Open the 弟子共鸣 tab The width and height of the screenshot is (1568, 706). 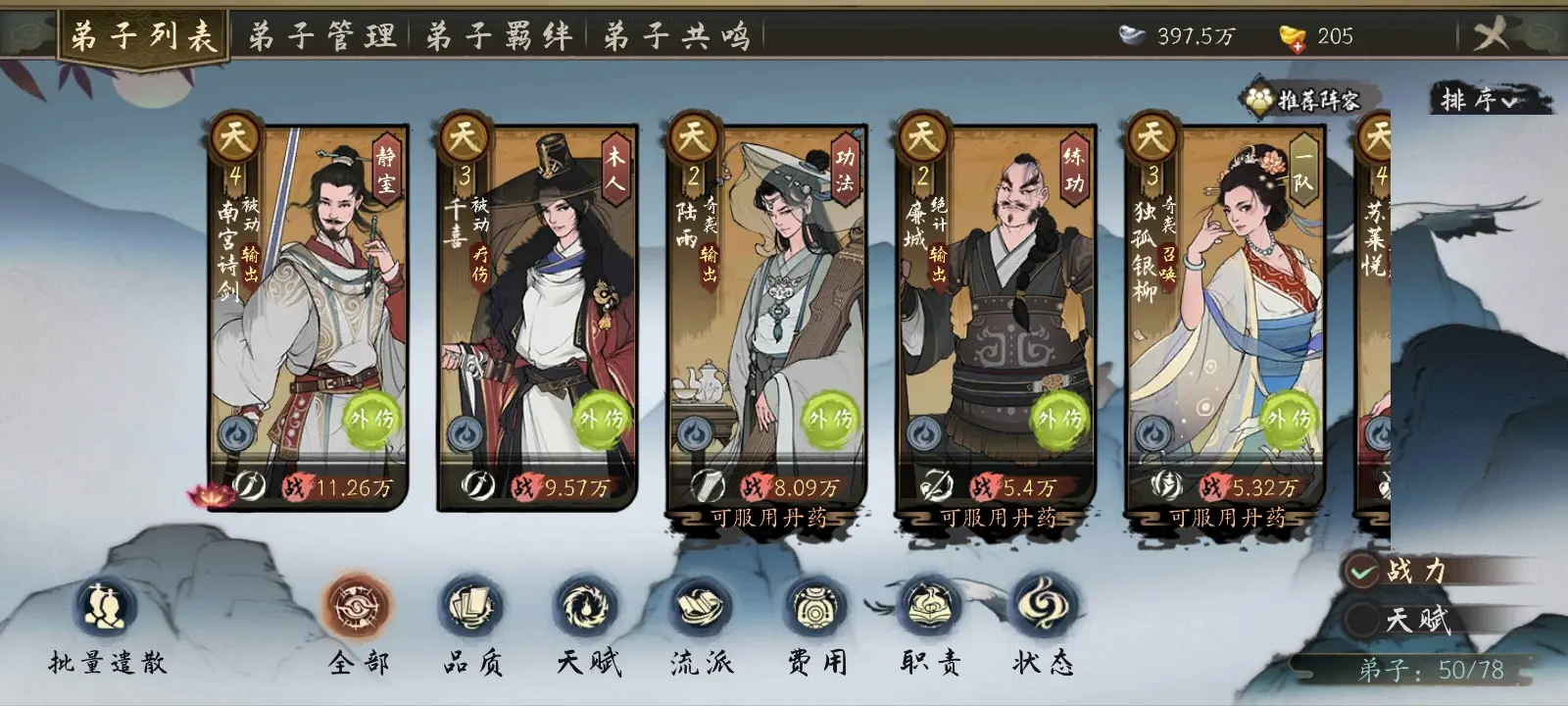pyautogui.click(x=676, y=37)
